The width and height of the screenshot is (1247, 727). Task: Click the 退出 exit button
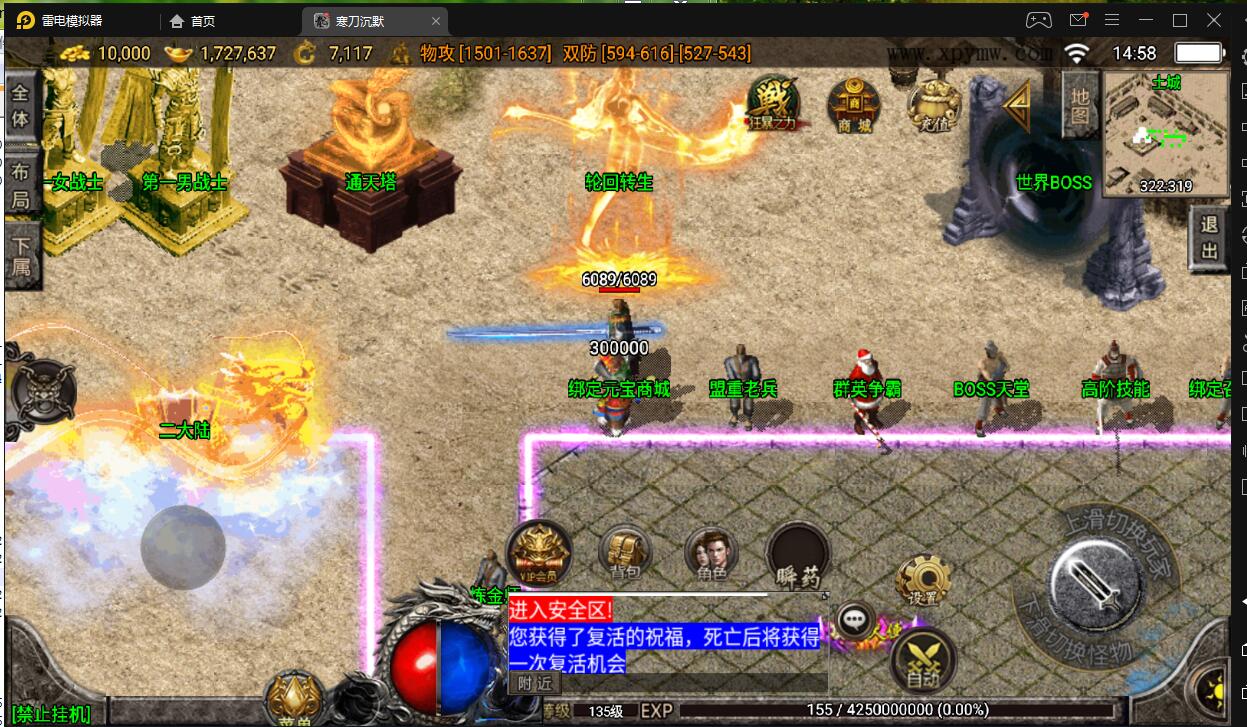click(1210, 240)
